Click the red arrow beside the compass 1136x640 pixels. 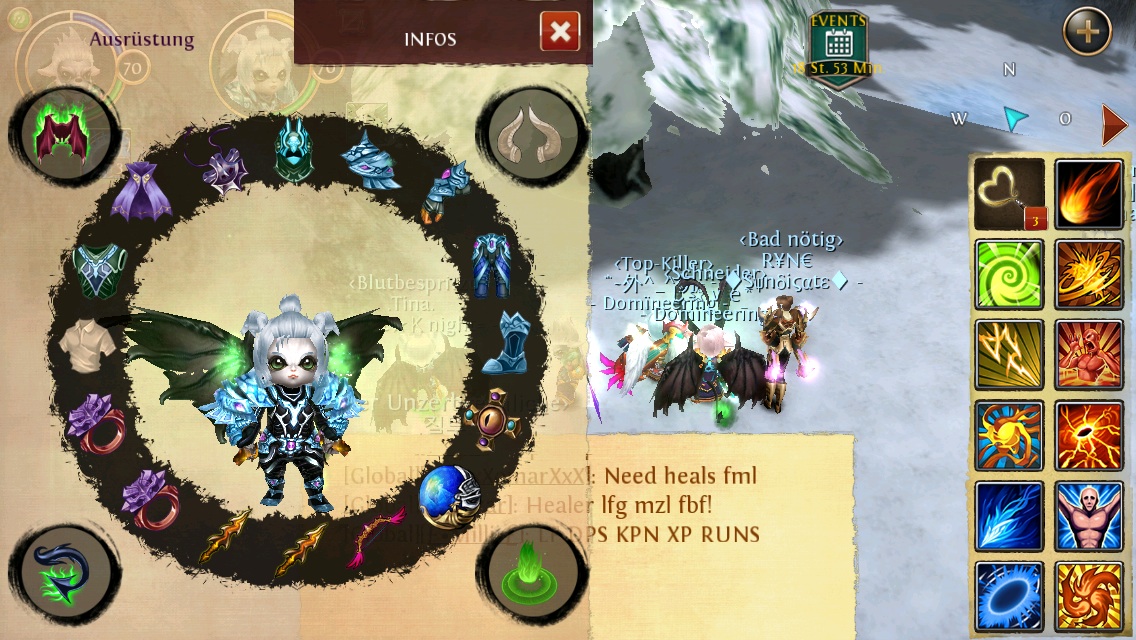[1114, 124]
